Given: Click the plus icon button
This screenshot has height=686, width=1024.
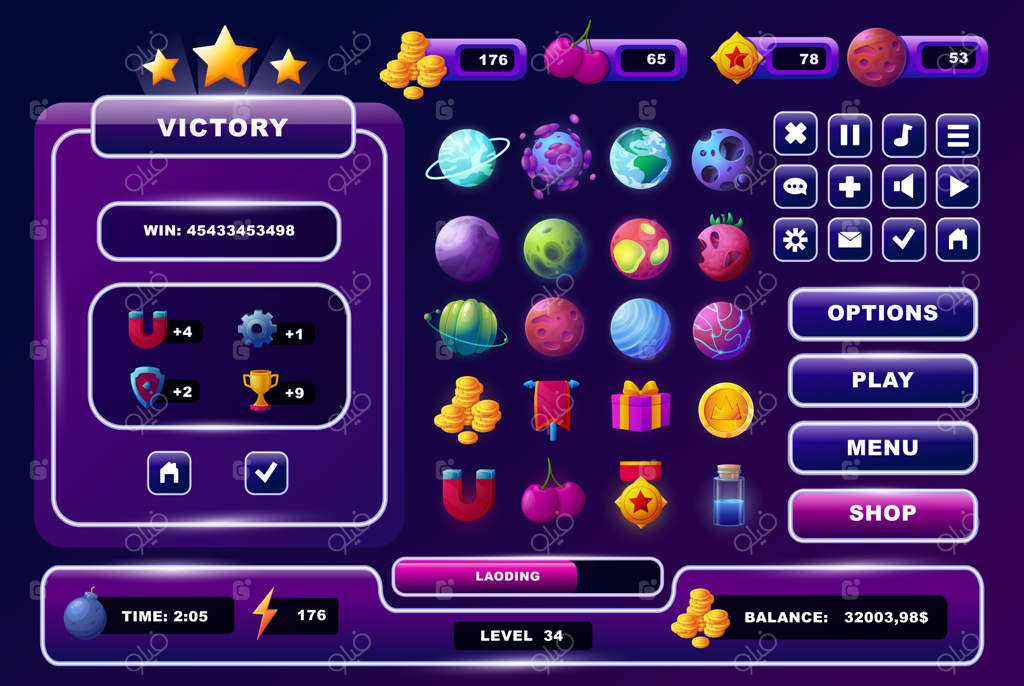Looking at the screenshot, I should tap(849, 187).
